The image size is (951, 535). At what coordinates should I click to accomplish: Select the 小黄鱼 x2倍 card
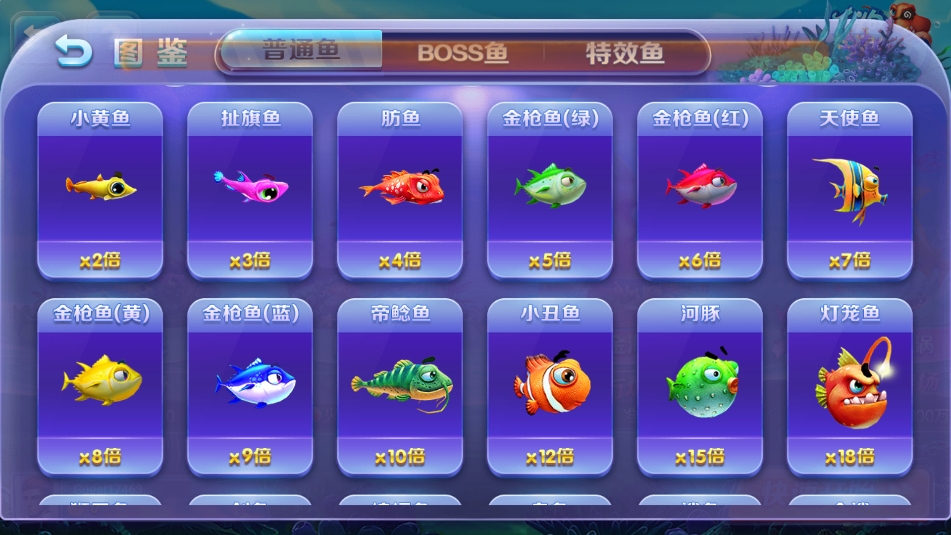coord(100,190)
